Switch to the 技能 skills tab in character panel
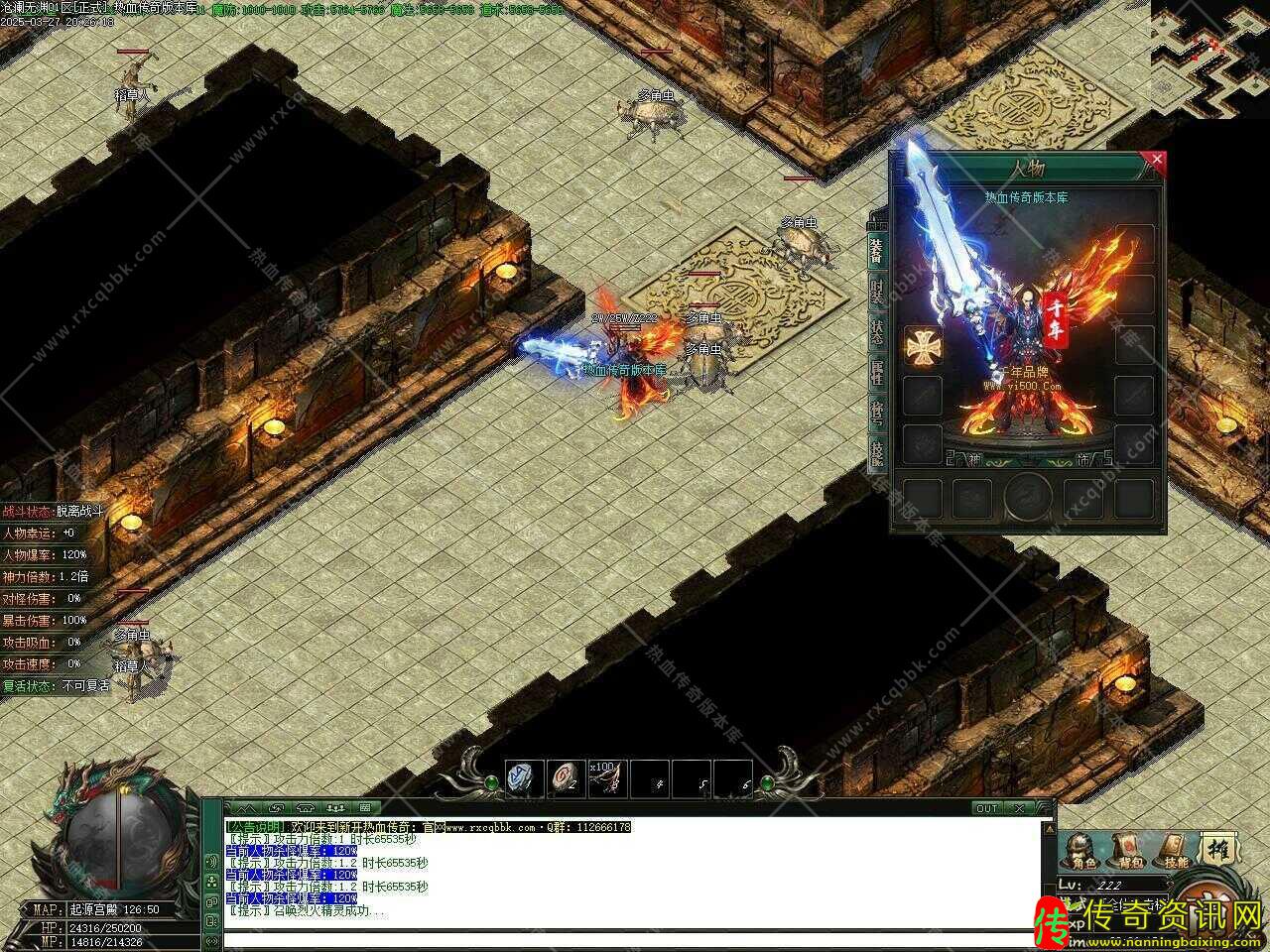This screenshot has width=1270, height=952. pyautogui.click(x=876, y=453)
